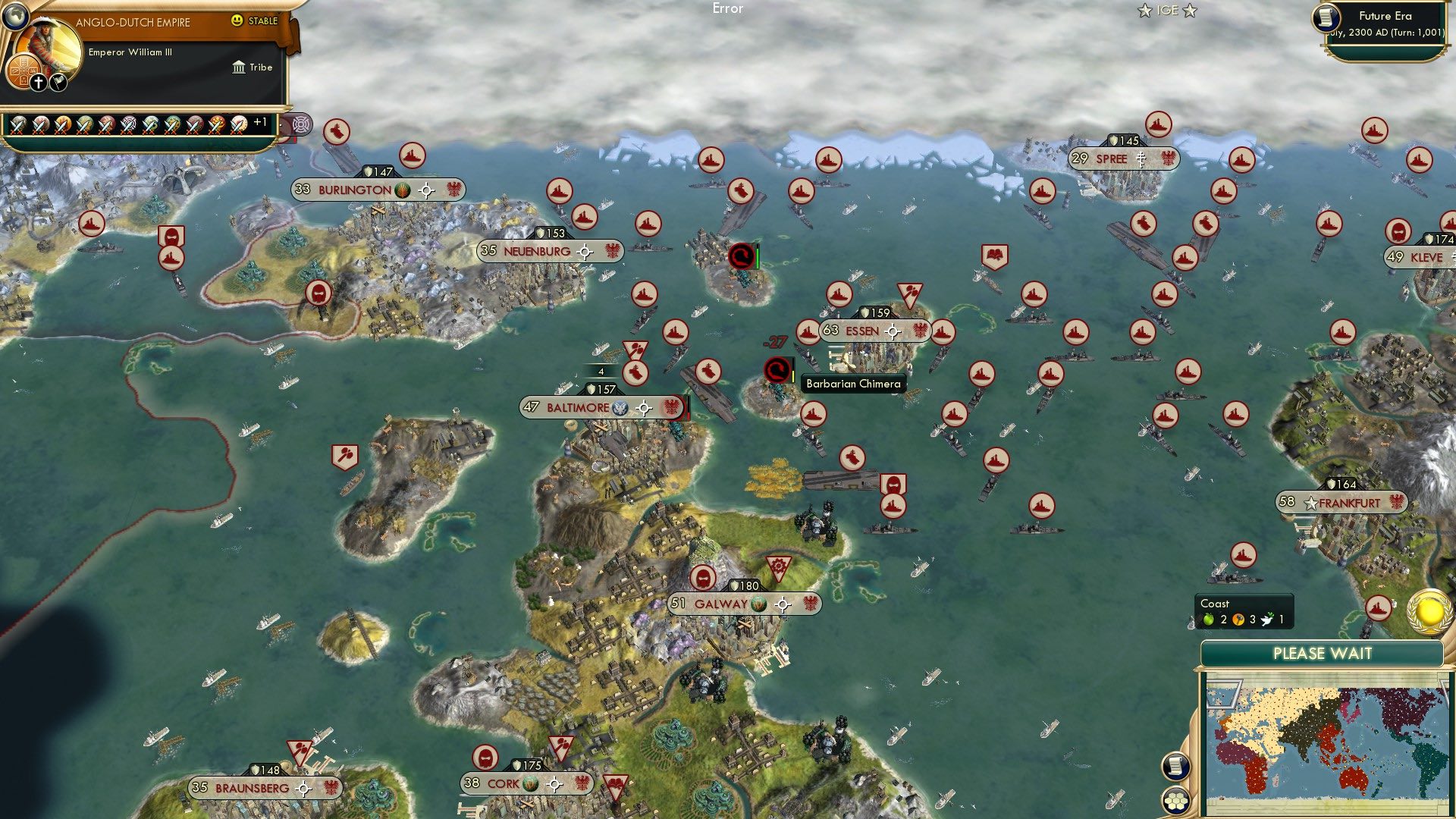The width and height of the screenshot is (1456, 819).
Task: Click the crosshair focus icon on Cork's banner
Action: [x=553, y=786]
